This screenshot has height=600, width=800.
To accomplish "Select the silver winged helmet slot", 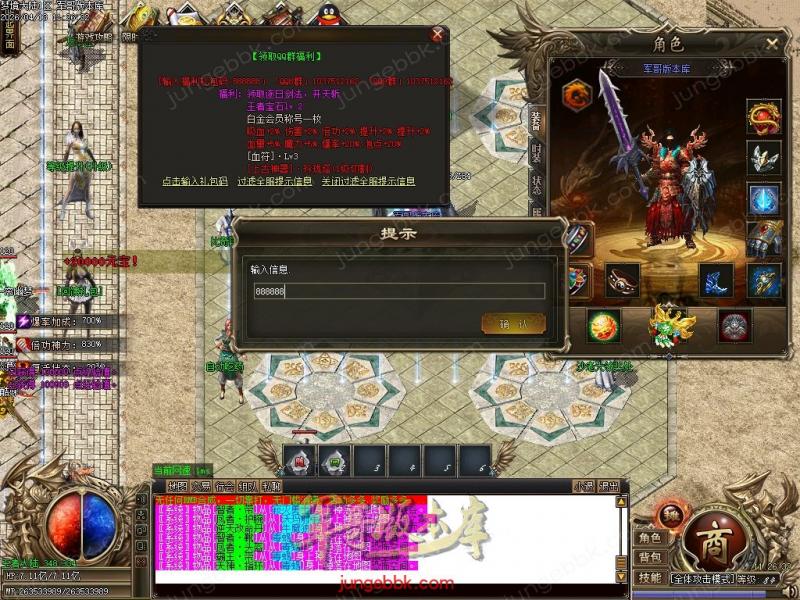I will tap(764, 158).
